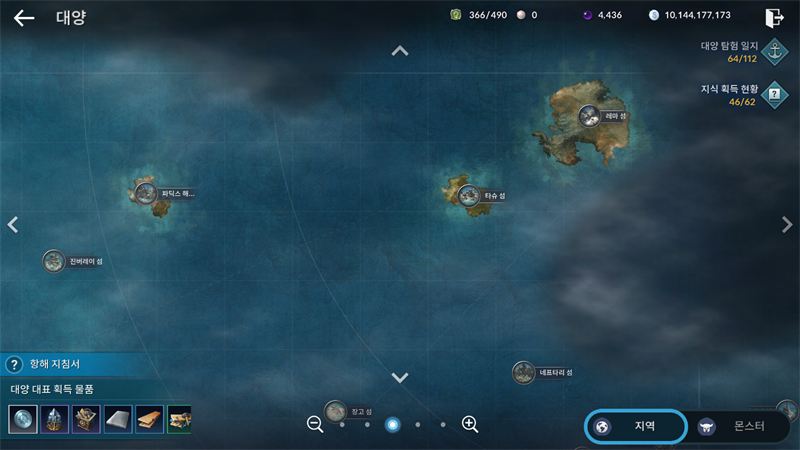Select the 네프타리 섬 island marker
Image resolution: width=800 pixels, height=450 pixels.
(x=524, y=373)
